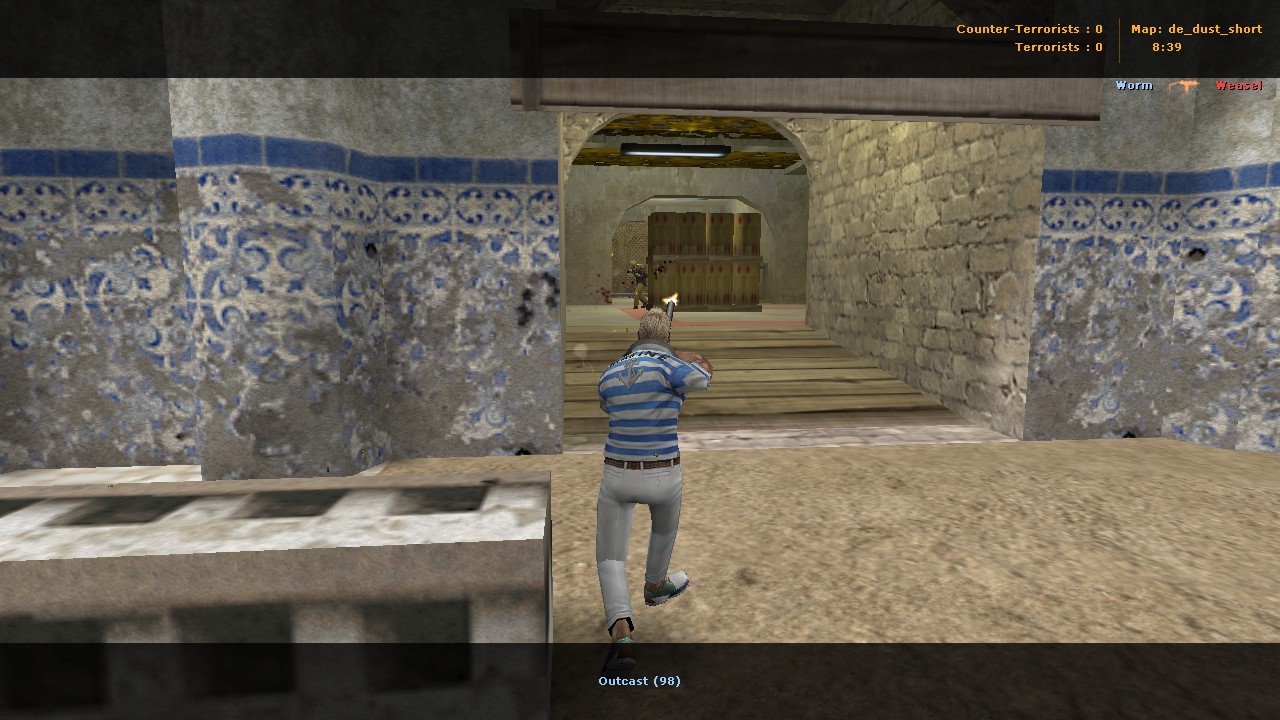
Task: Click the Map: de_dust_short label
Action: click(1196, 29)
